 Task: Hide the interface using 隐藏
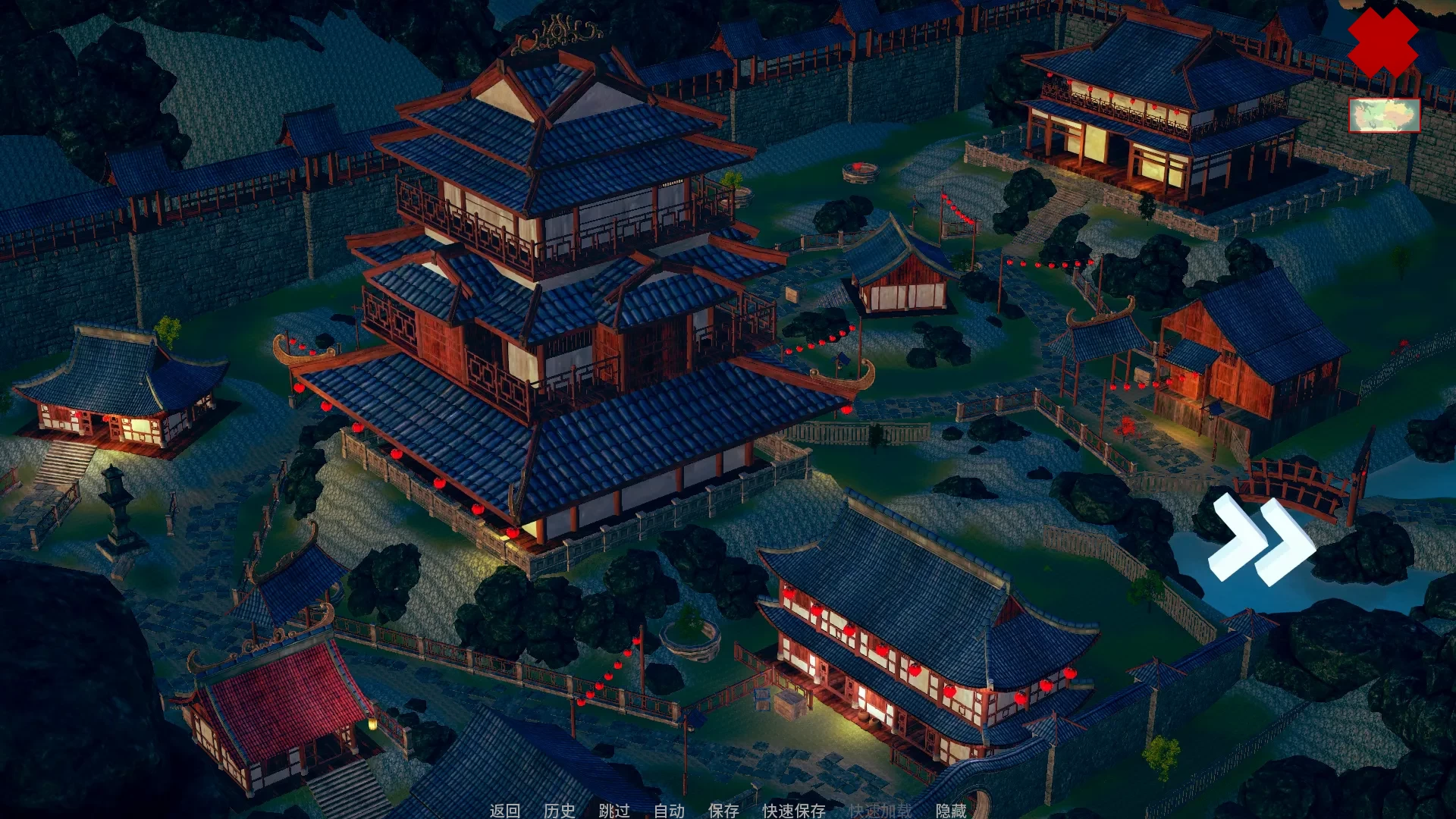[952, 811]
